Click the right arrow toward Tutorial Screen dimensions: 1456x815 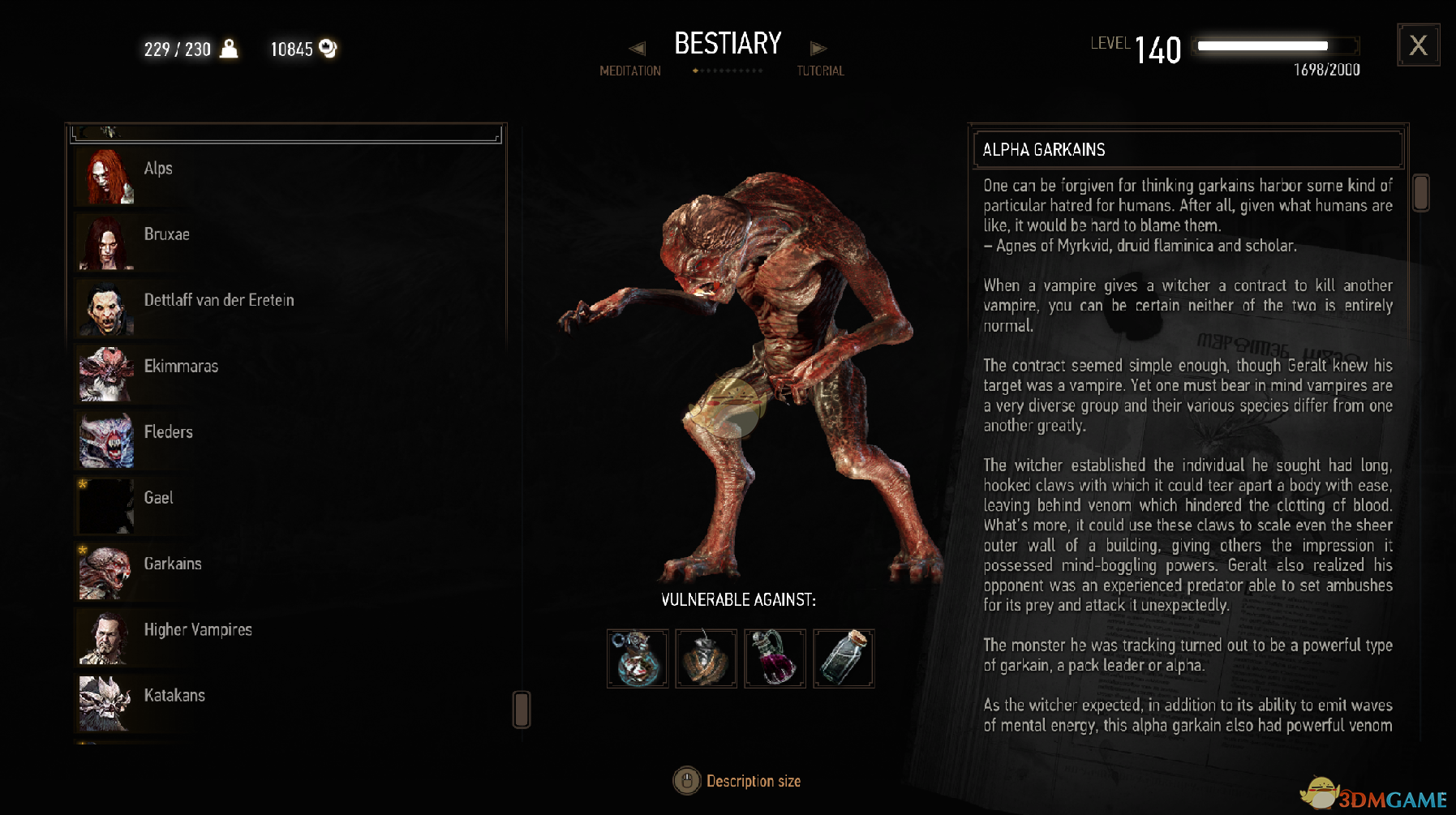coord(819,49)
